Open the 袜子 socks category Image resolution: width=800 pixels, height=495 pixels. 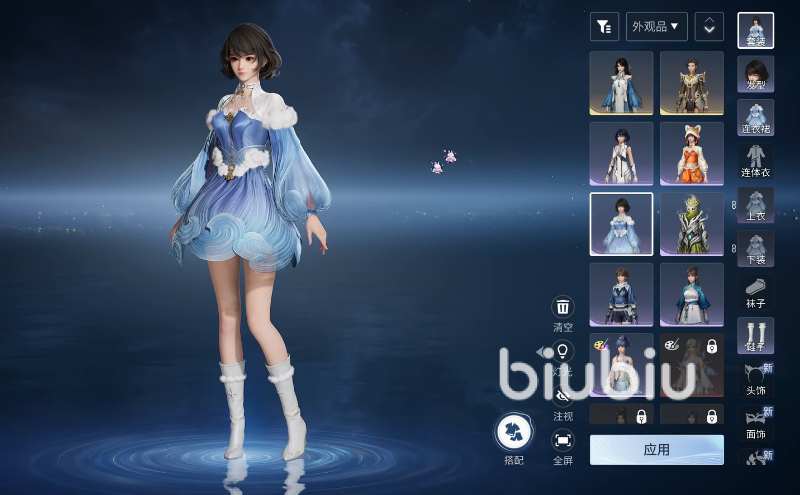(x=755, y=291)
